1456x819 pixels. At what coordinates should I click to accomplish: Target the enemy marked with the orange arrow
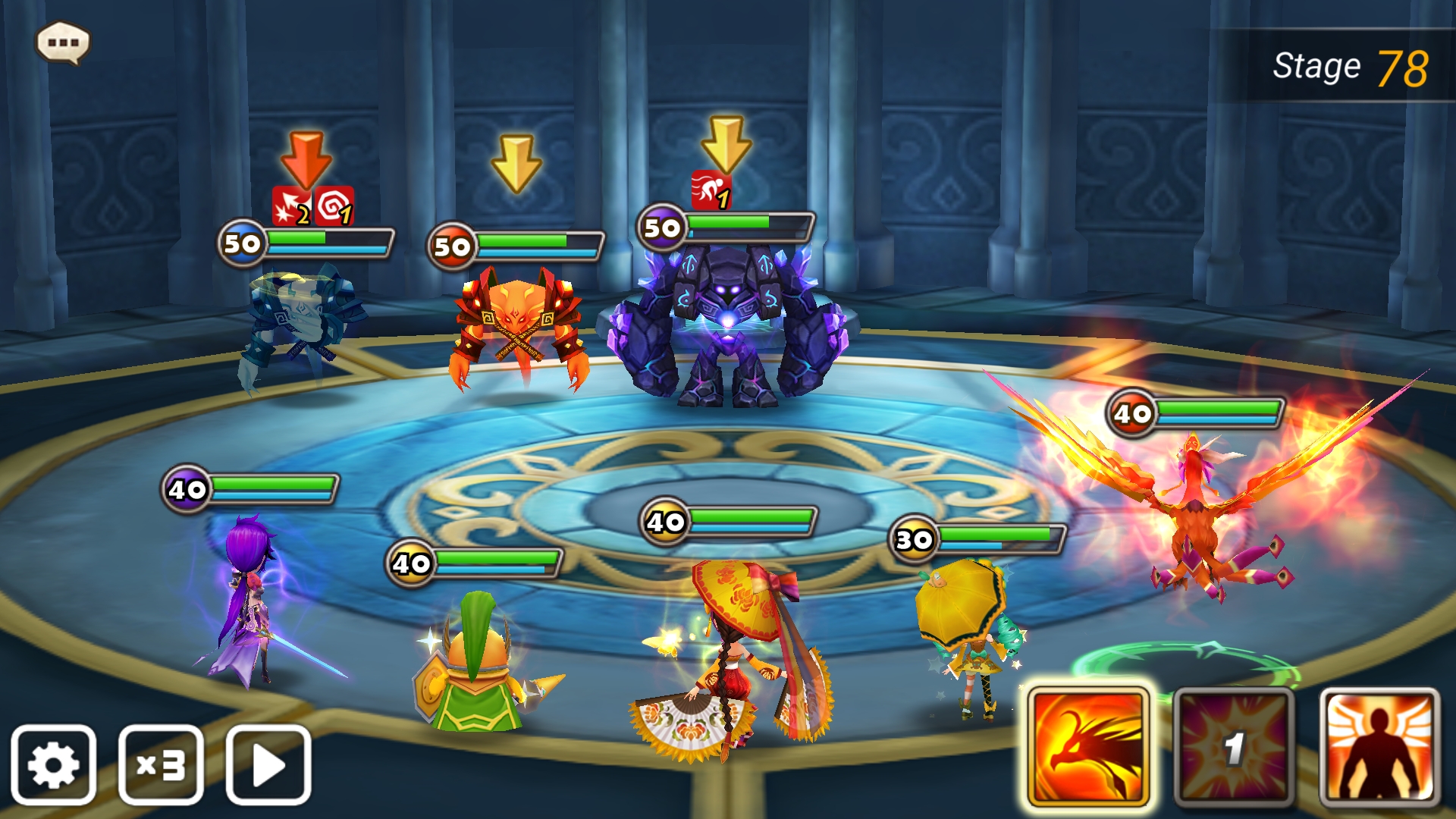303,326
